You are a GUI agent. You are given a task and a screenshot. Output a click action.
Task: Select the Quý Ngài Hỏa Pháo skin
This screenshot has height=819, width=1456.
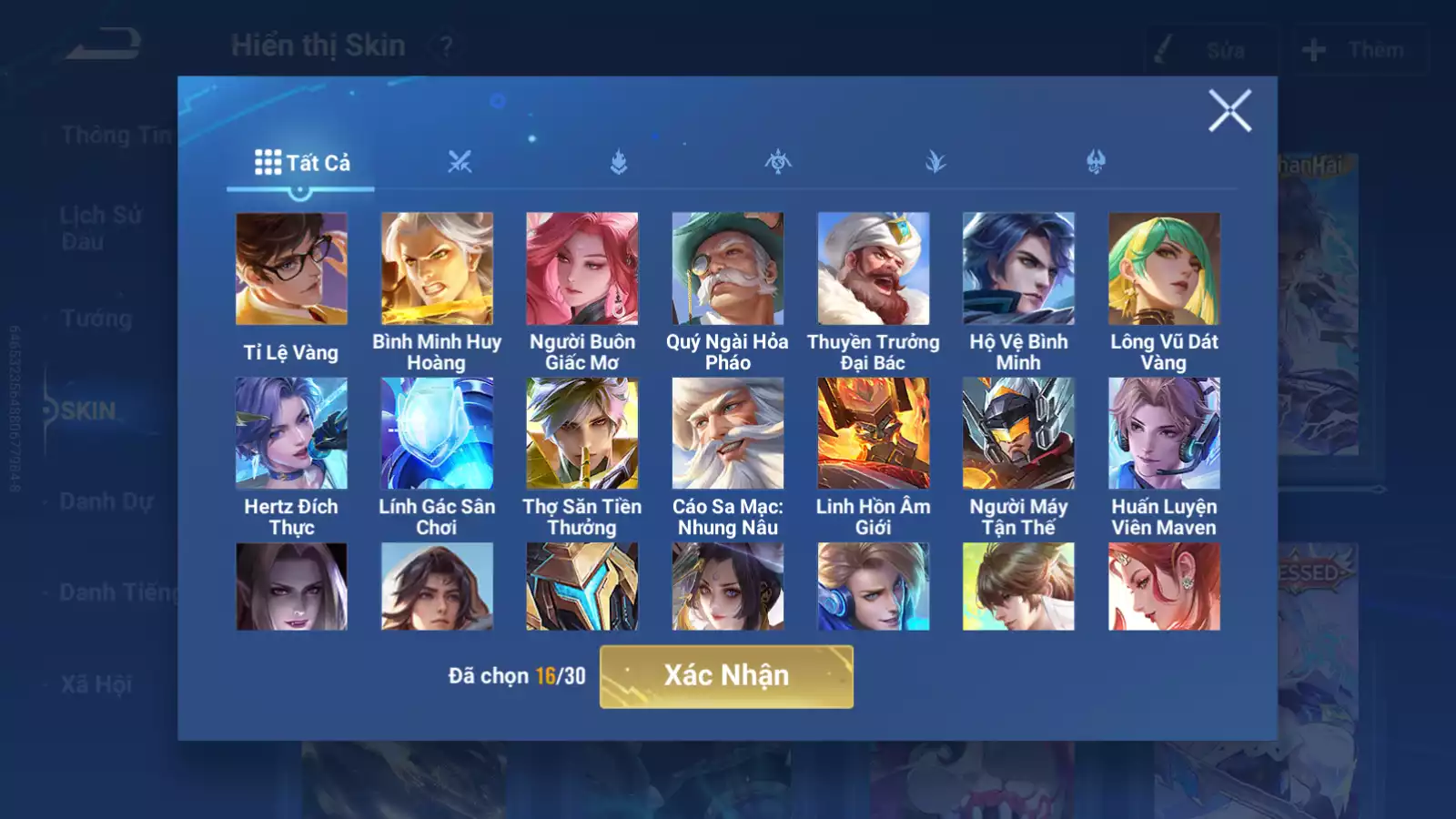[728, 269]
